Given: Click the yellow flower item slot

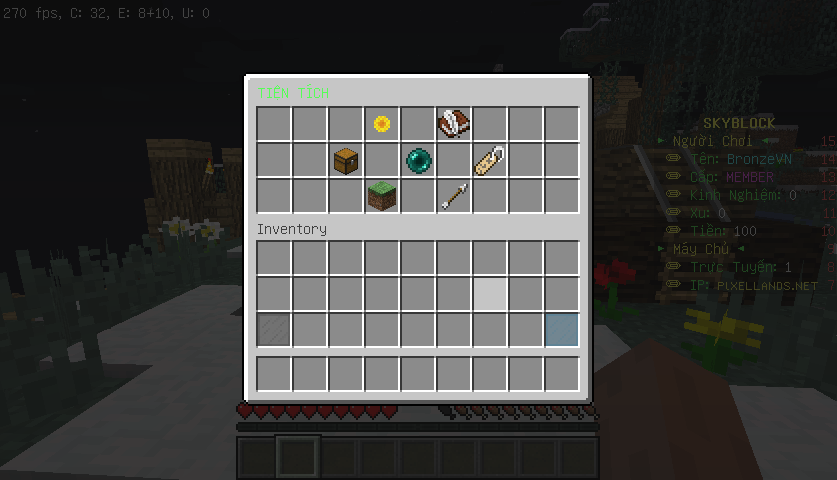Looking at the screenshot, I should pos(382,124).
